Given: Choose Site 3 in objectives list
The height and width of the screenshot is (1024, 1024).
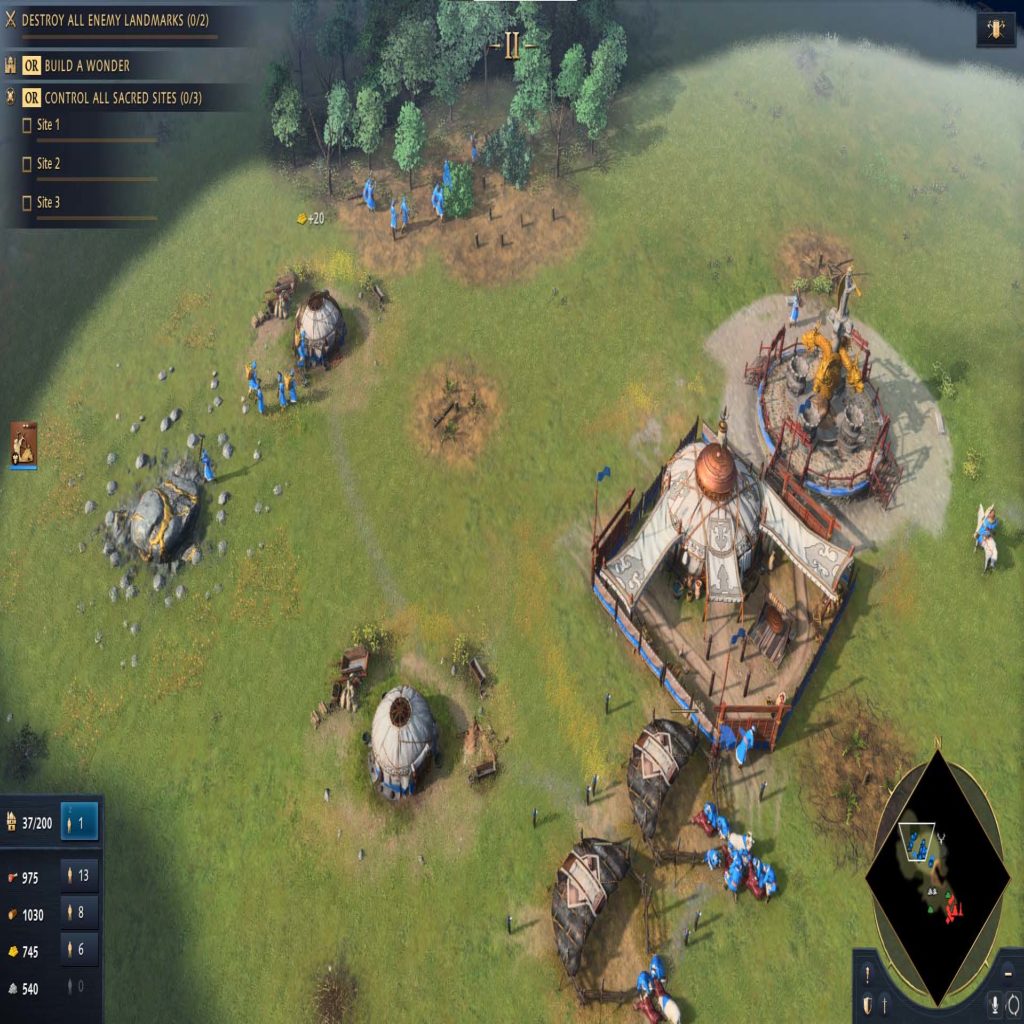Looking at the screenshot, I should coord(48,202).
